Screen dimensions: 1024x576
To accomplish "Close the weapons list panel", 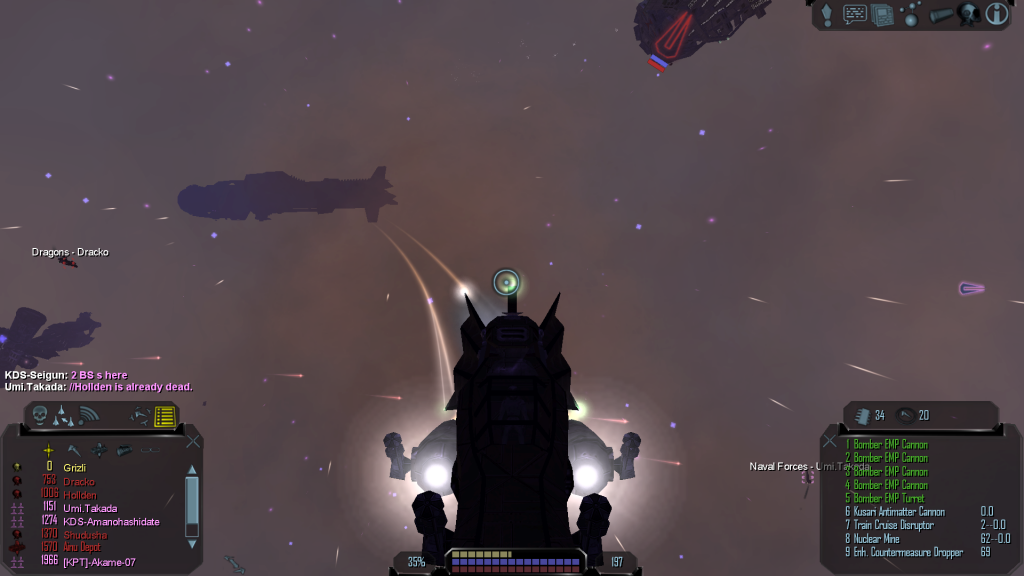I will 829,440.
